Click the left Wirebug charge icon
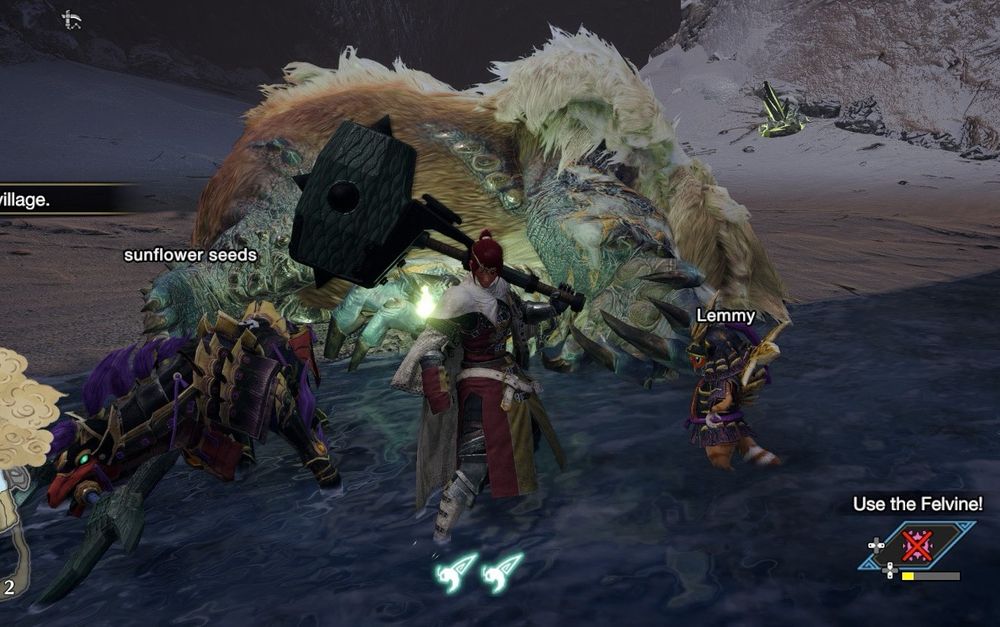 point(455,574)
